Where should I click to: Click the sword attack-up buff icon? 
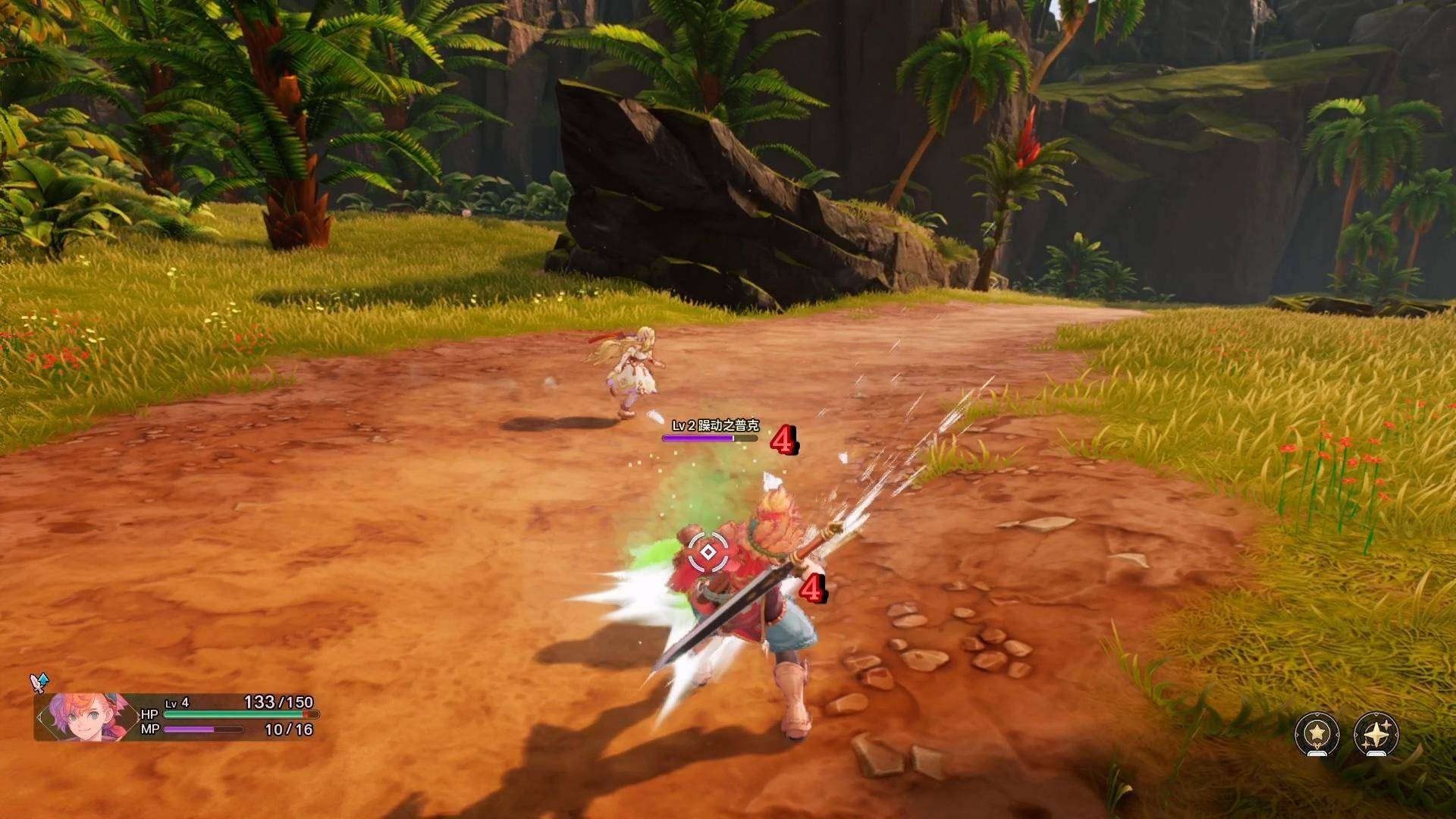(39, 682)
